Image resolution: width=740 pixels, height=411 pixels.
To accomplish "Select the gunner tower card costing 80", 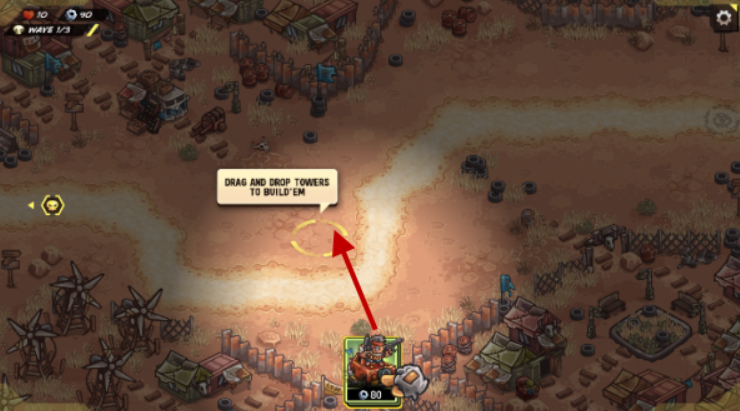I will tap(373, 372).
